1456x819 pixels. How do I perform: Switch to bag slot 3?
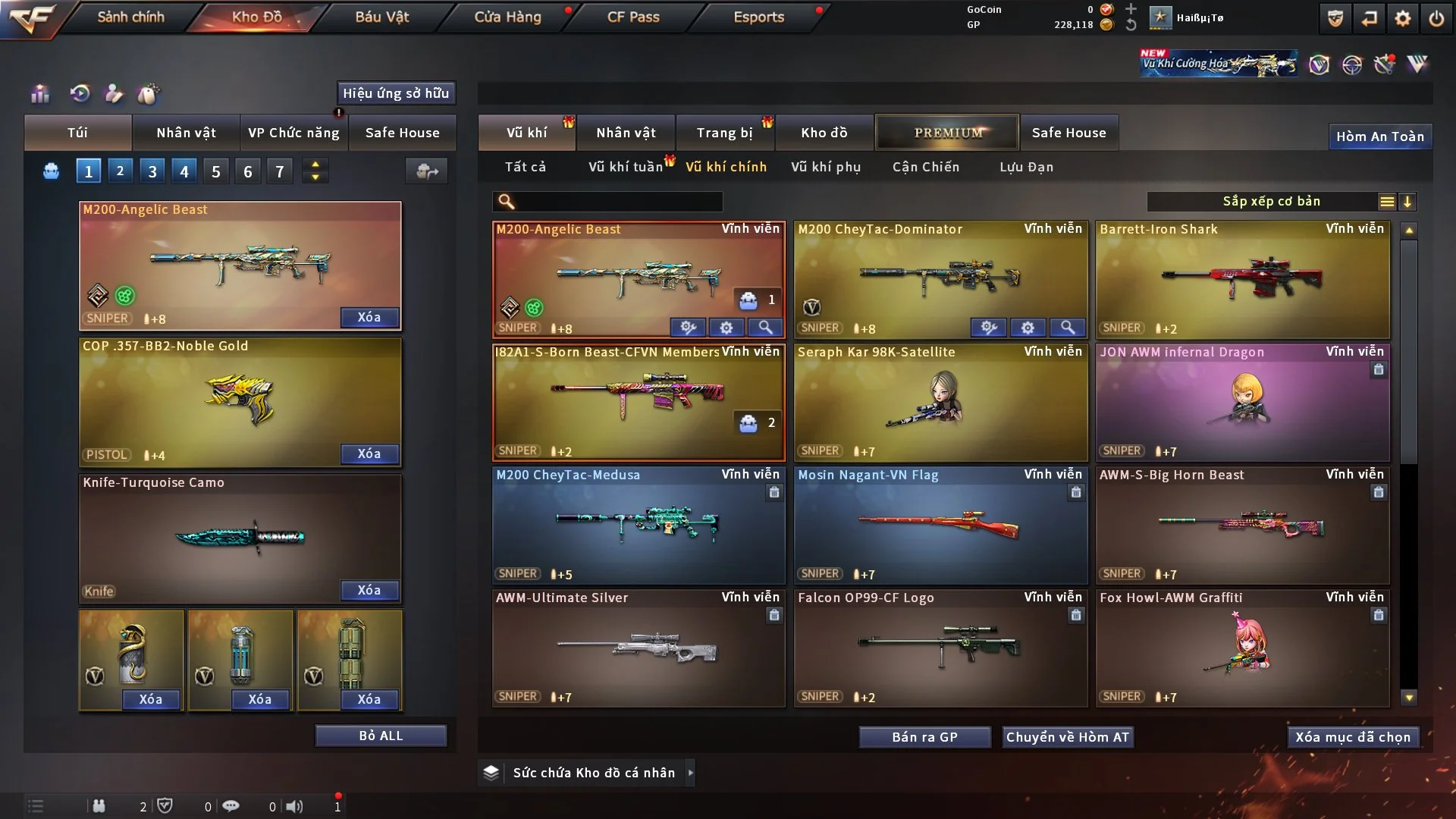pos(152,171)
